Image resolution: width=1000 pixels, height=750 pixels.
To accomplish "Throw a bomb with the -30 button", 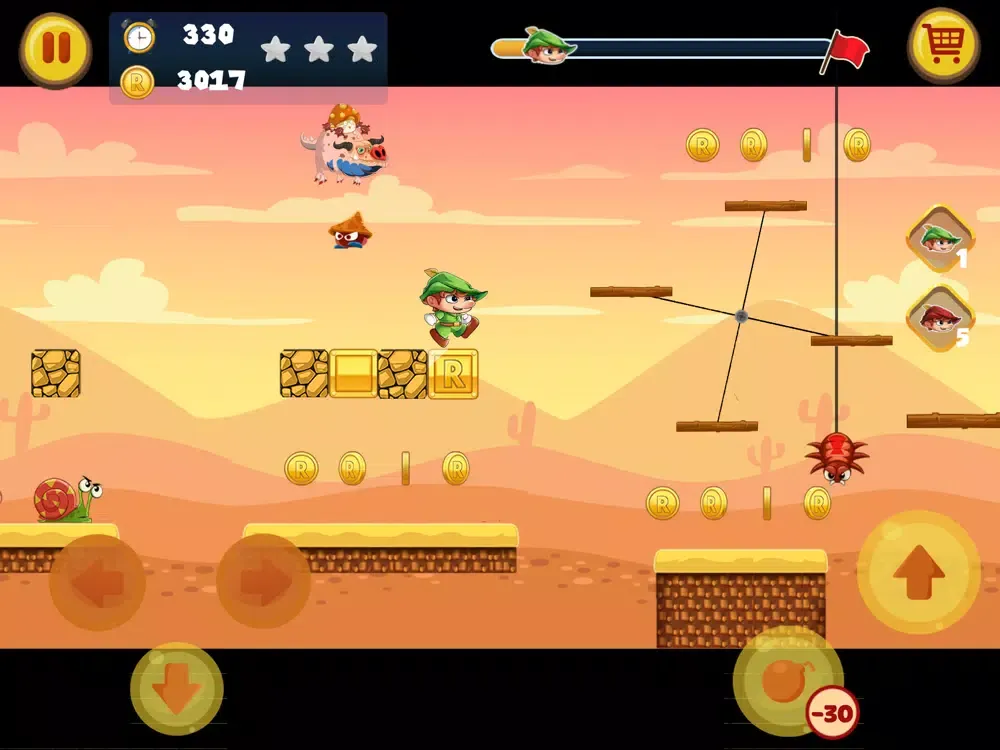I will tap(788, 683).
